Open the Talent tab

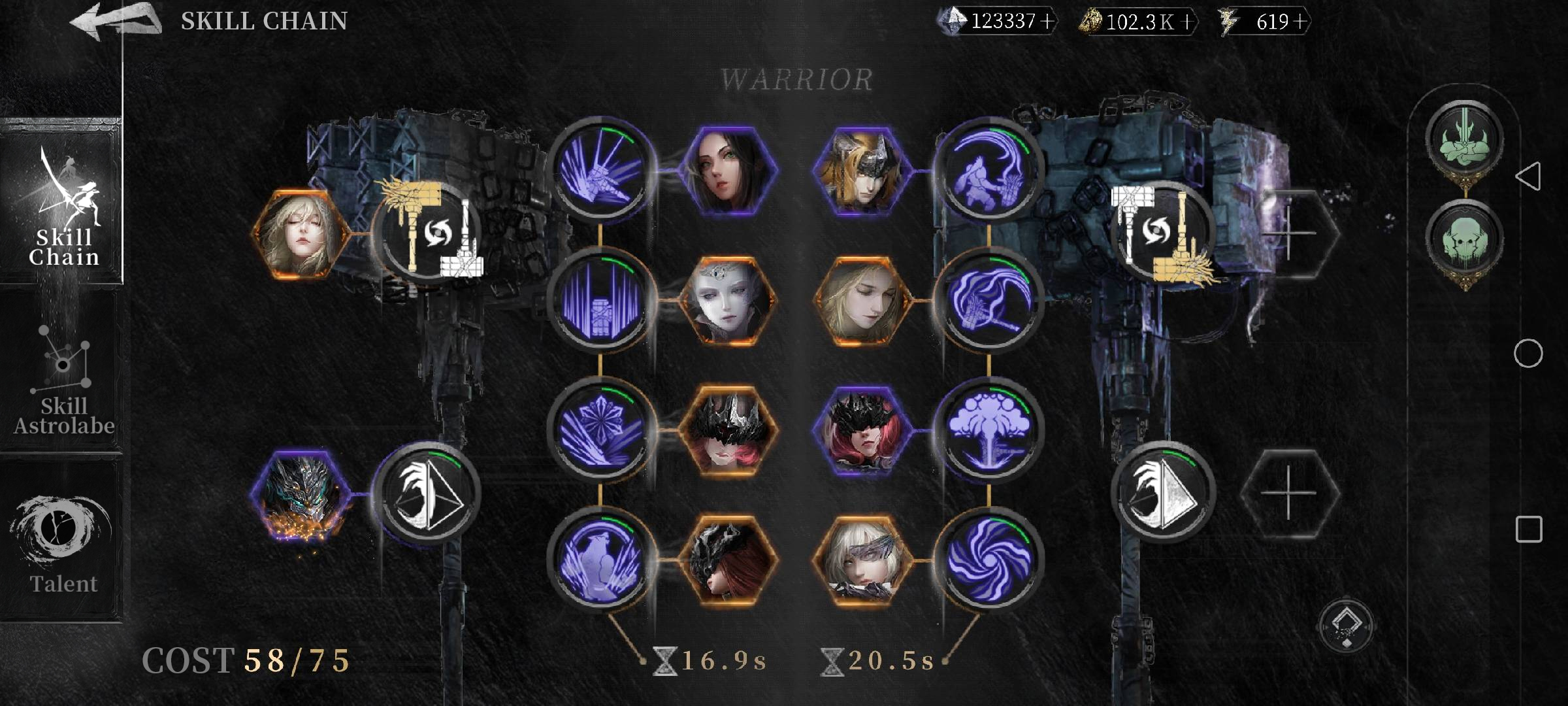[x=63, y=544]
